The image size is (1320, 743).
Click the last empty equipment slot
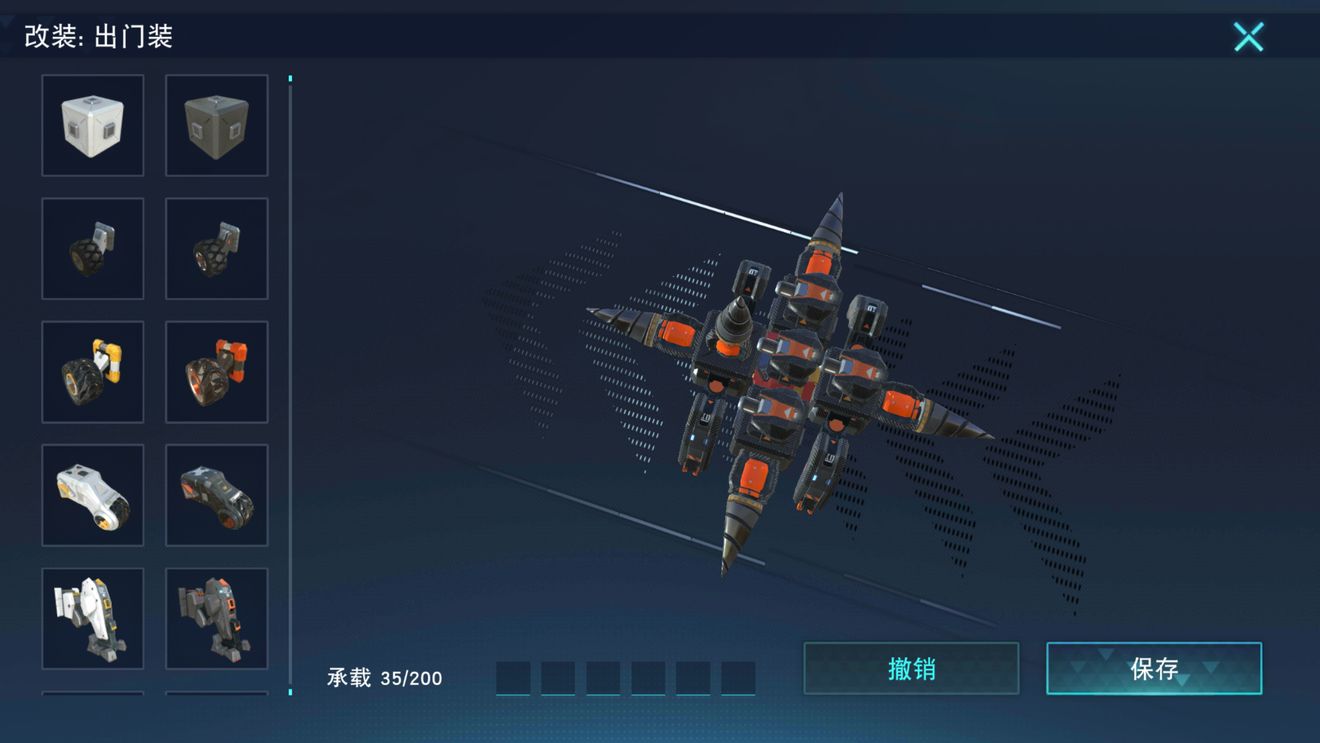click(x=740, y=676)
